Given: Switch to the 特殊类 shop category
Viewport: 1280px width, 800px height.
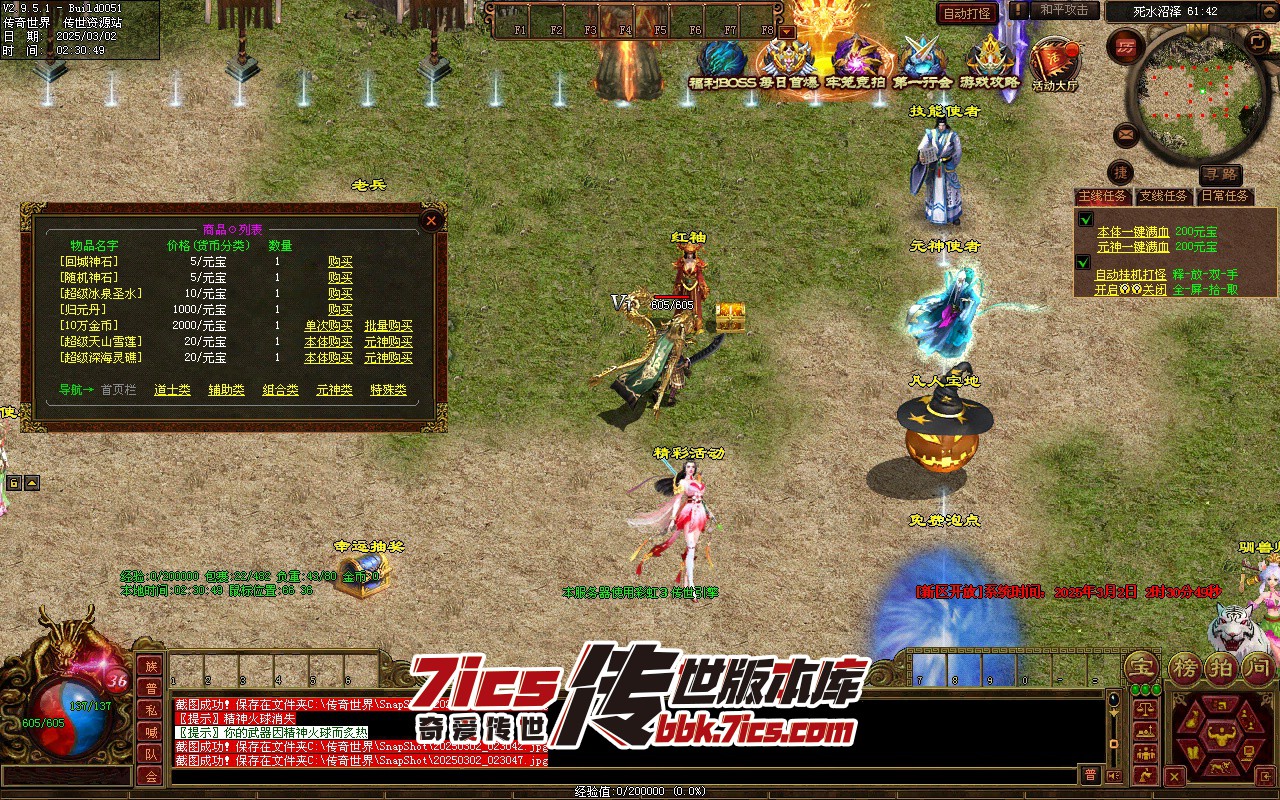Looking at the screenshot, I should (x=388, y=390).
